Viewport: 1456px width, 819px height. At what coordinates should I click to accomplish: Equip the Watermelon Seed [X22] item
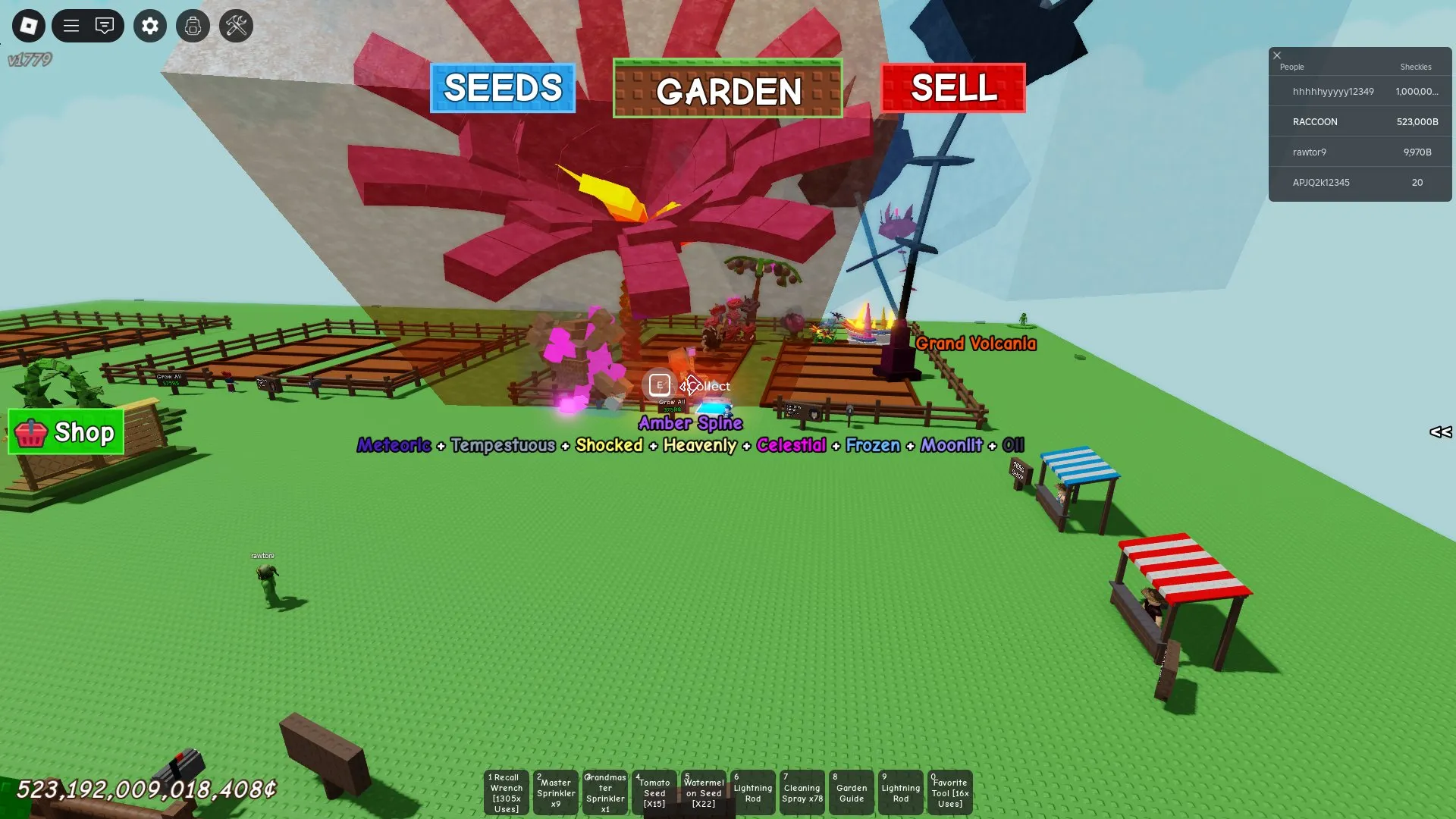click(703, 792)
